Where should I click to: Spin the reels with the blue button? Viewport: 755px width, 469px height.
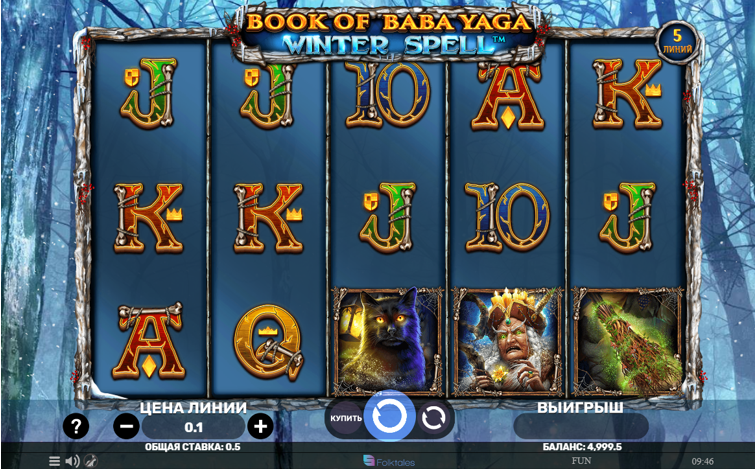388,416
